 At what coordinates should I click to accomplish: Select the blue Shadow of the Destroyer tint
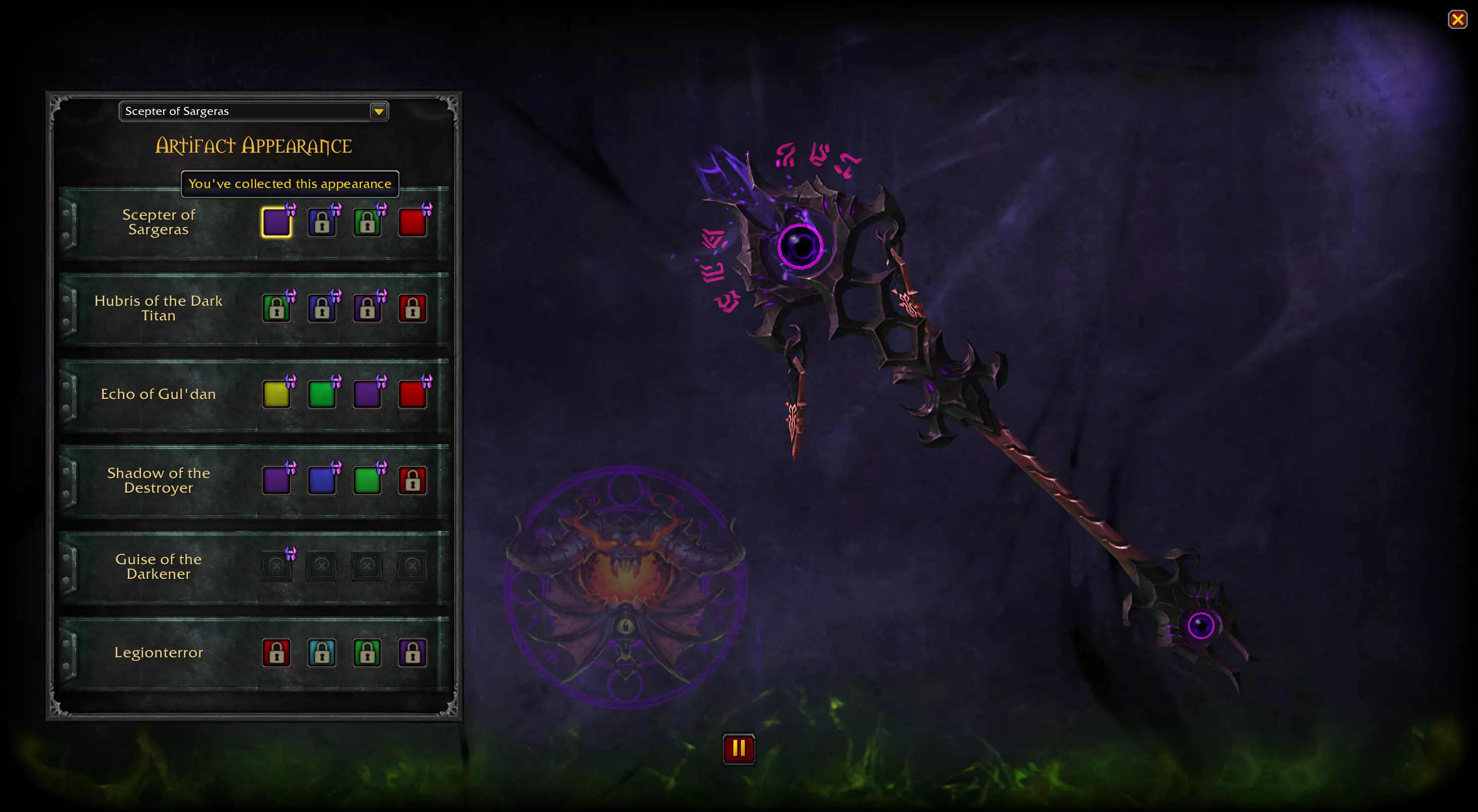(322, 481)
